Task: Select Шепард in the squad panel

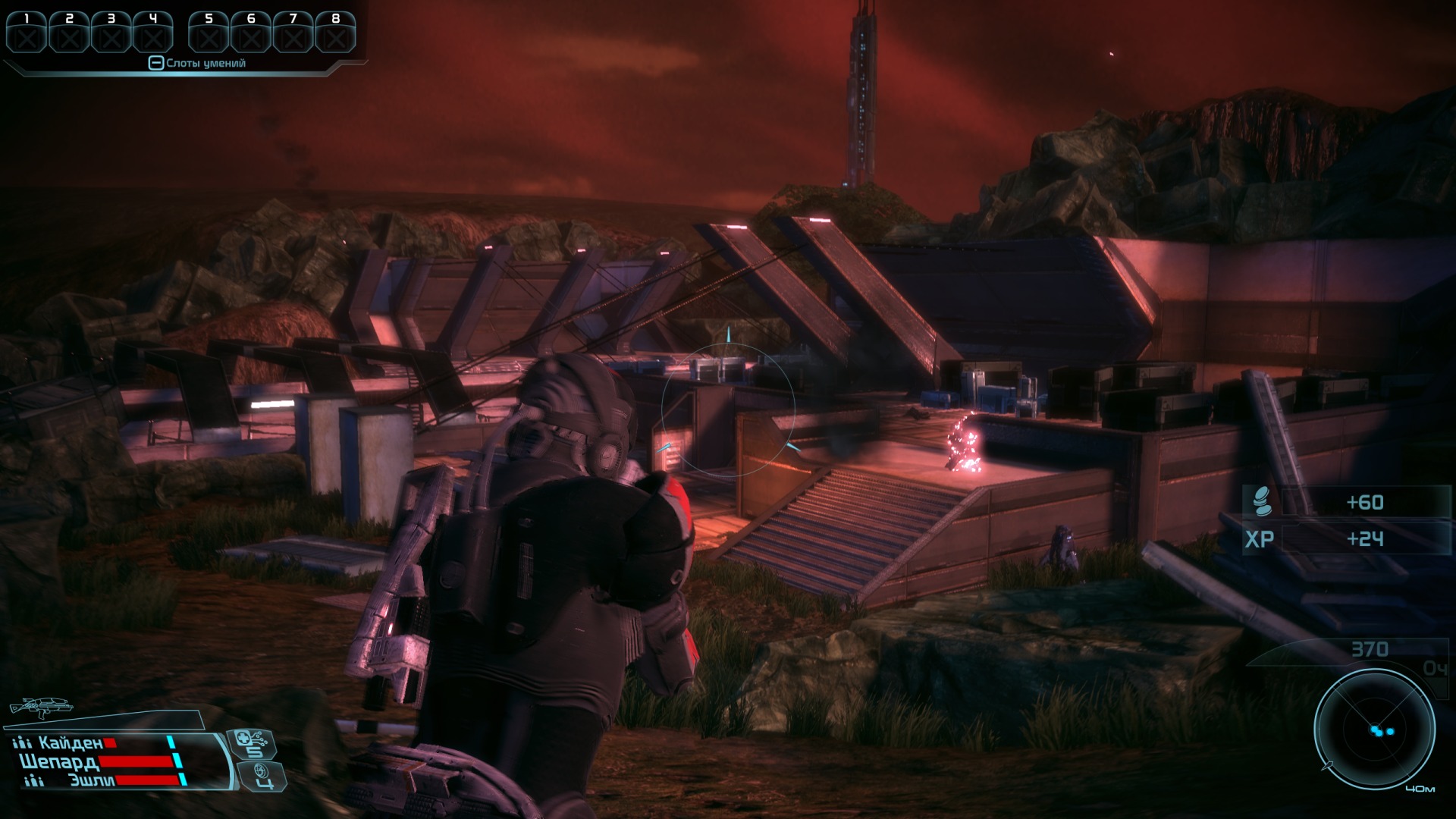Action: point(59,761)
